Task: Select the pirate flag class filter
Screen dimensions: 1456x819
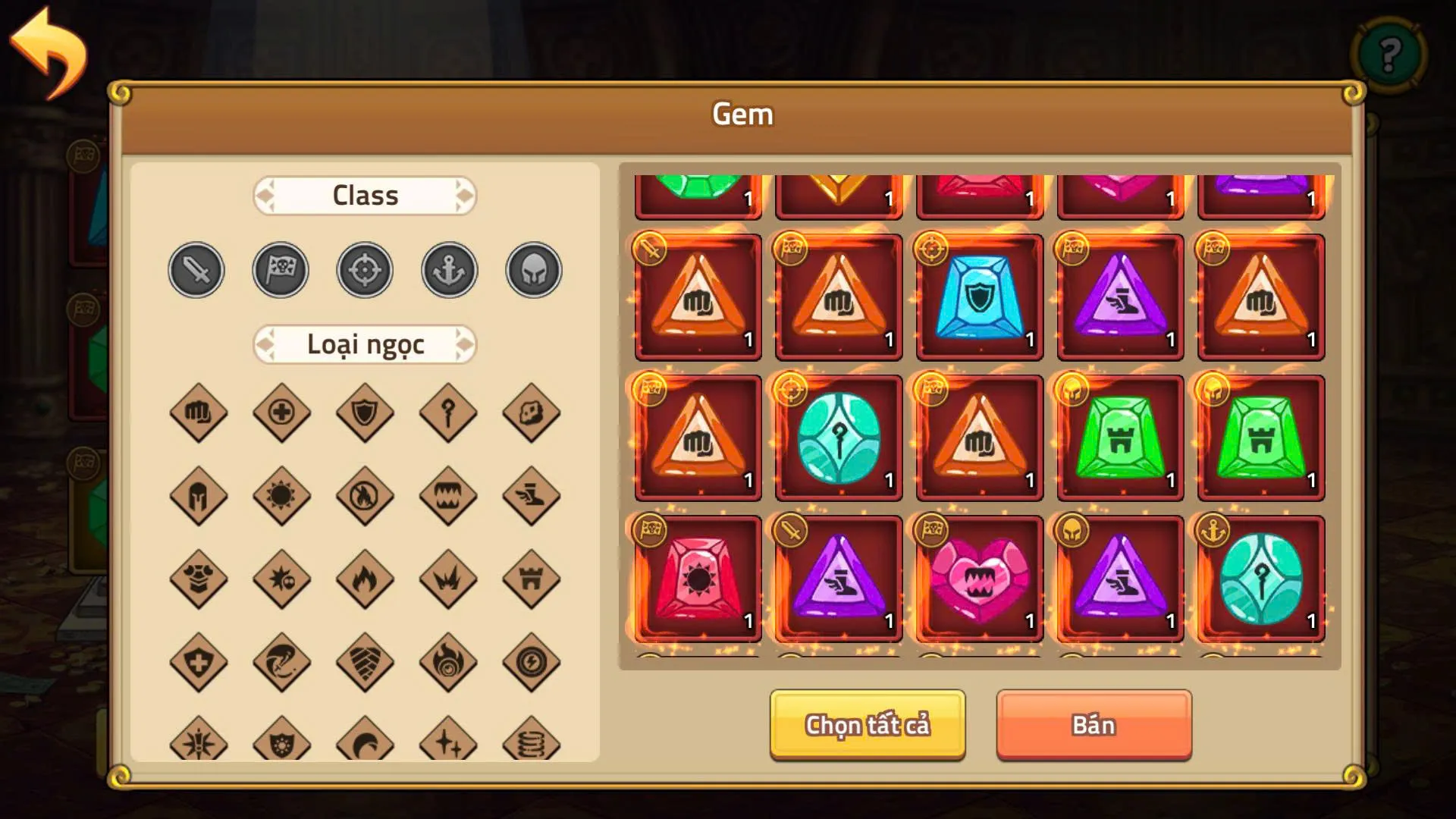Action: 280,270
